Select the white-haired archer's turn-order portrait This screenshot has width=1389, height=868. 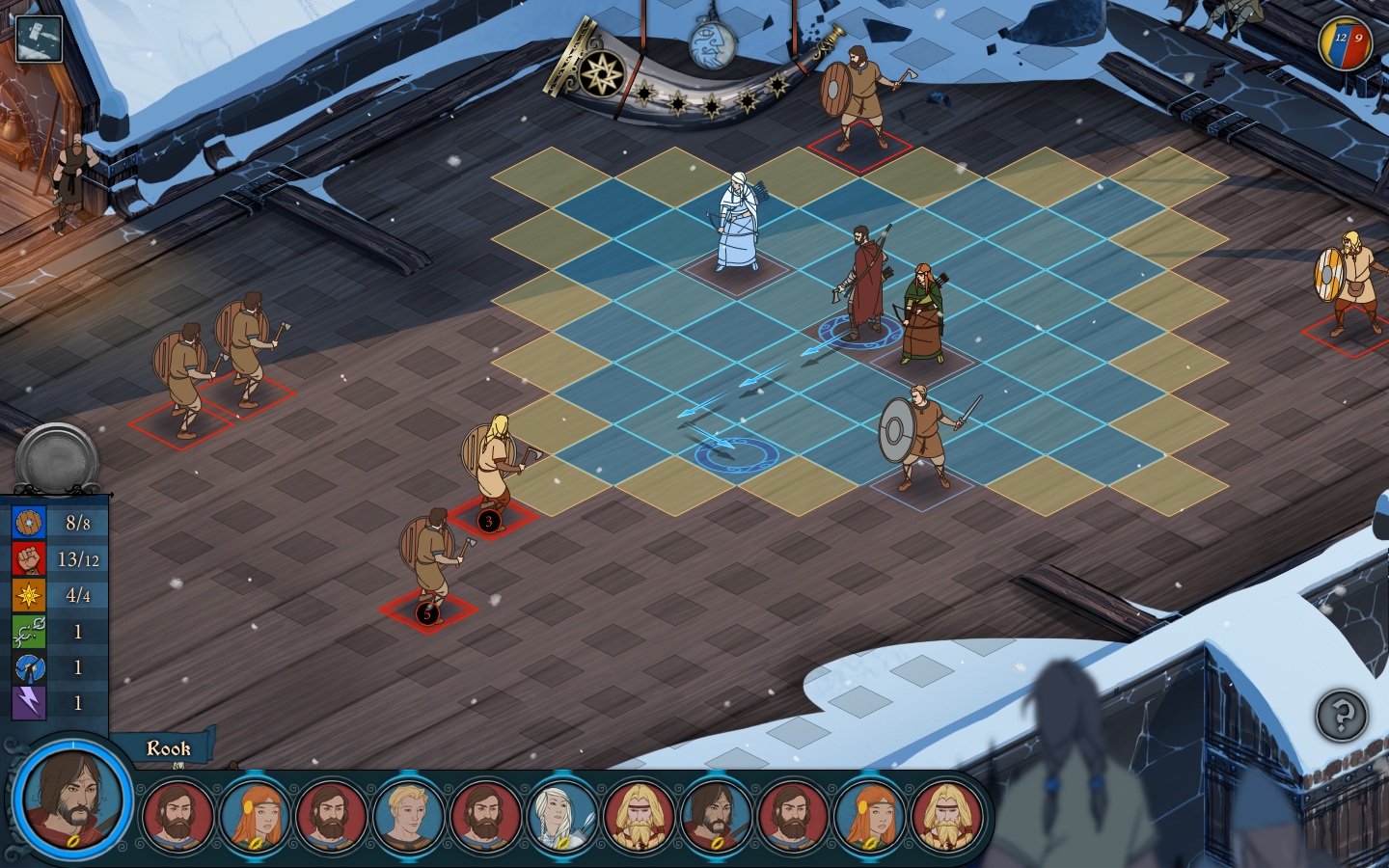pyautogui.click(x=562, y=814)
